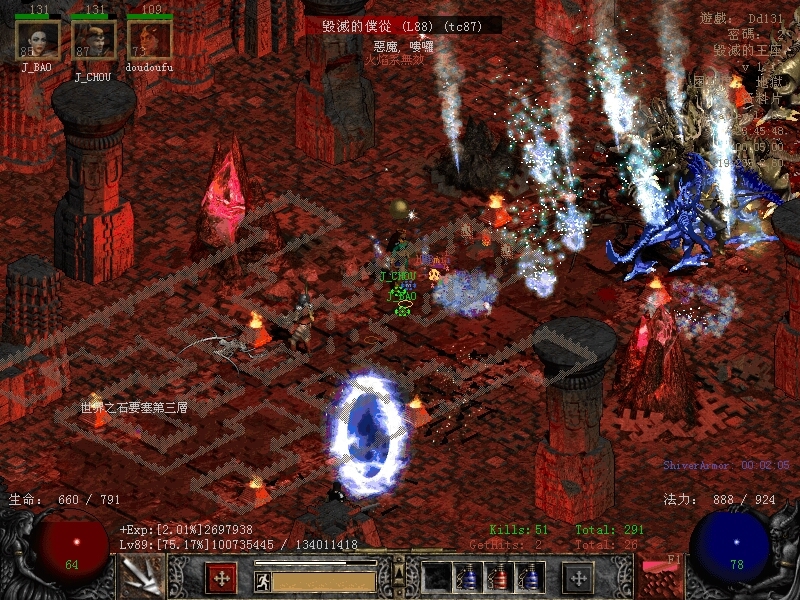The image size is (800, 600).
Task: Open the right-click skill selector marked F1
Action: 659,577
